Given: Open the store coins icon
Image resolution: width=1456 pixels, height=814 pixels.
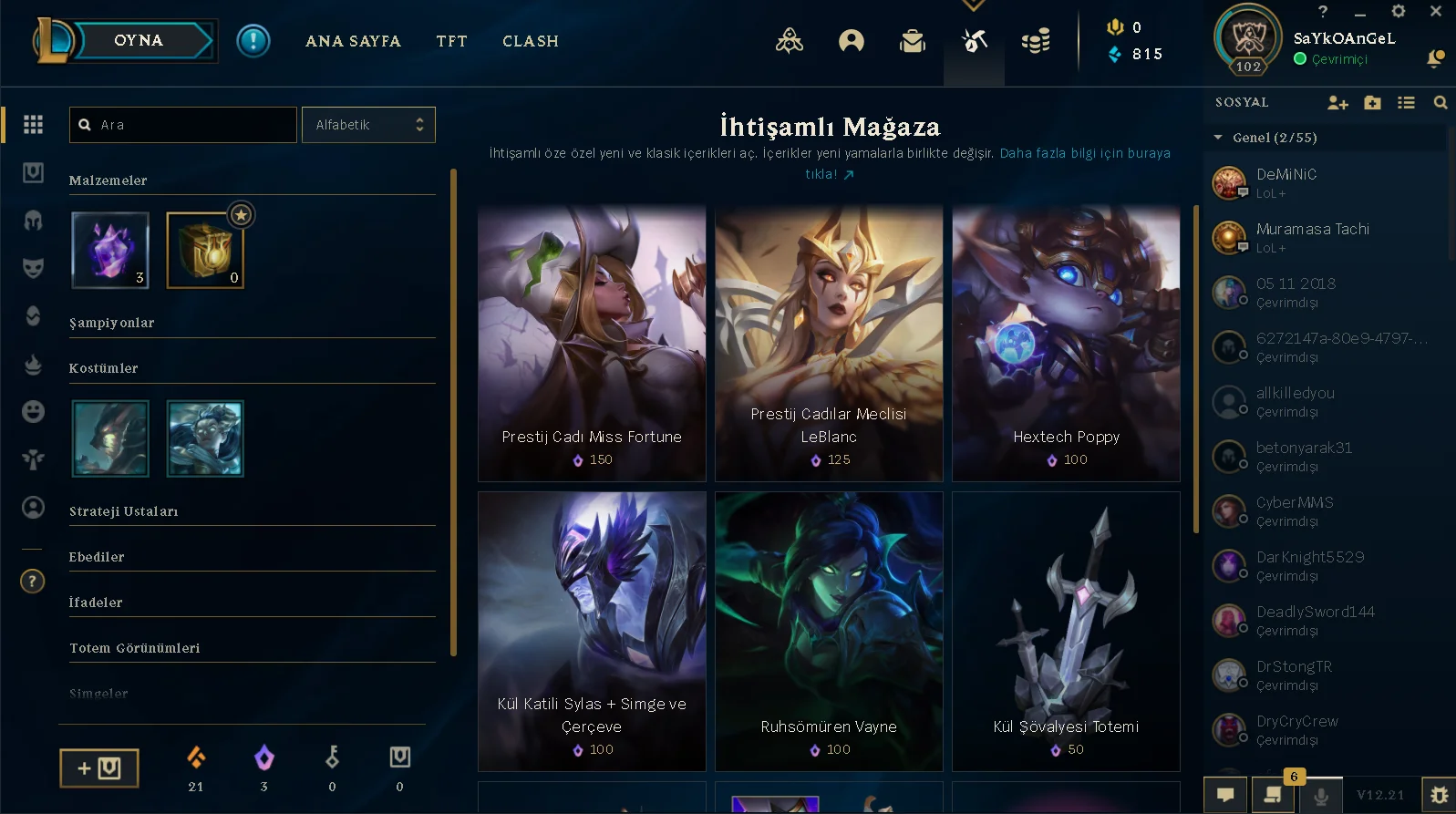Looking at the screenshot, I should [x=1036, y=41].
